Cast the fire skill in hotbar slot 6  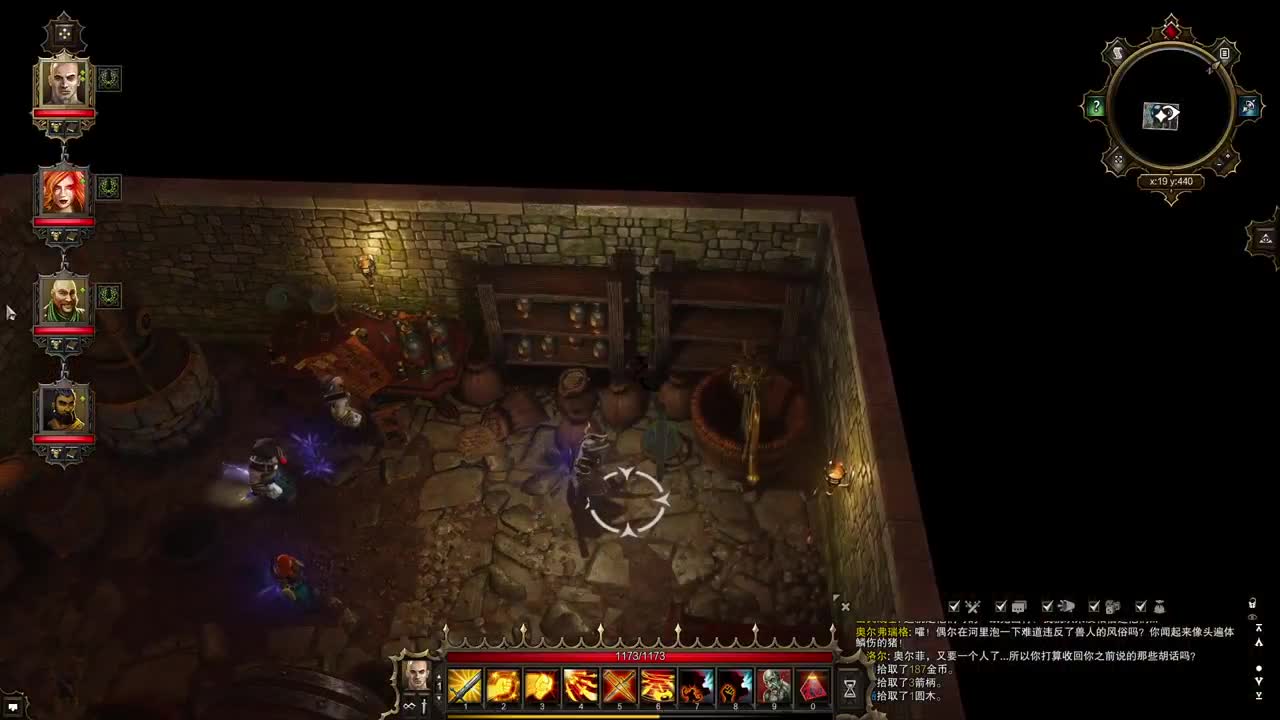pos(658,685)
